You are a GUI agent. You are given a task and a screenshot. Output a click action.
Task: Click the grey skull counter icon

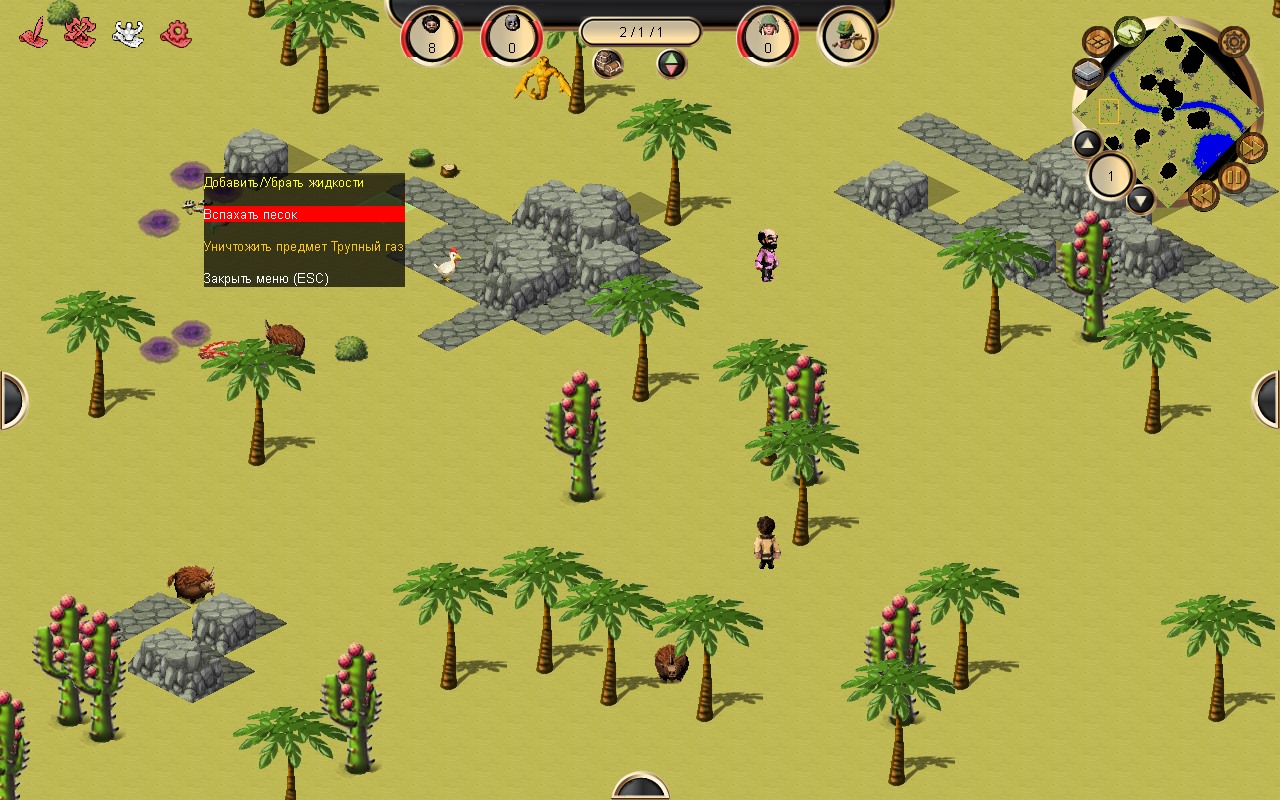512,36
